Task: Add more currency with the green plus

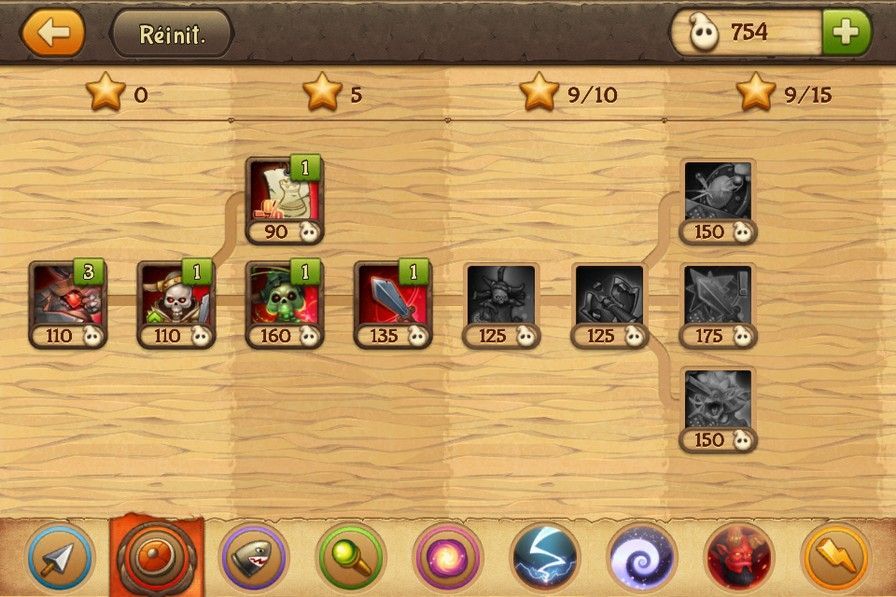Action: (x=846, y=32)
